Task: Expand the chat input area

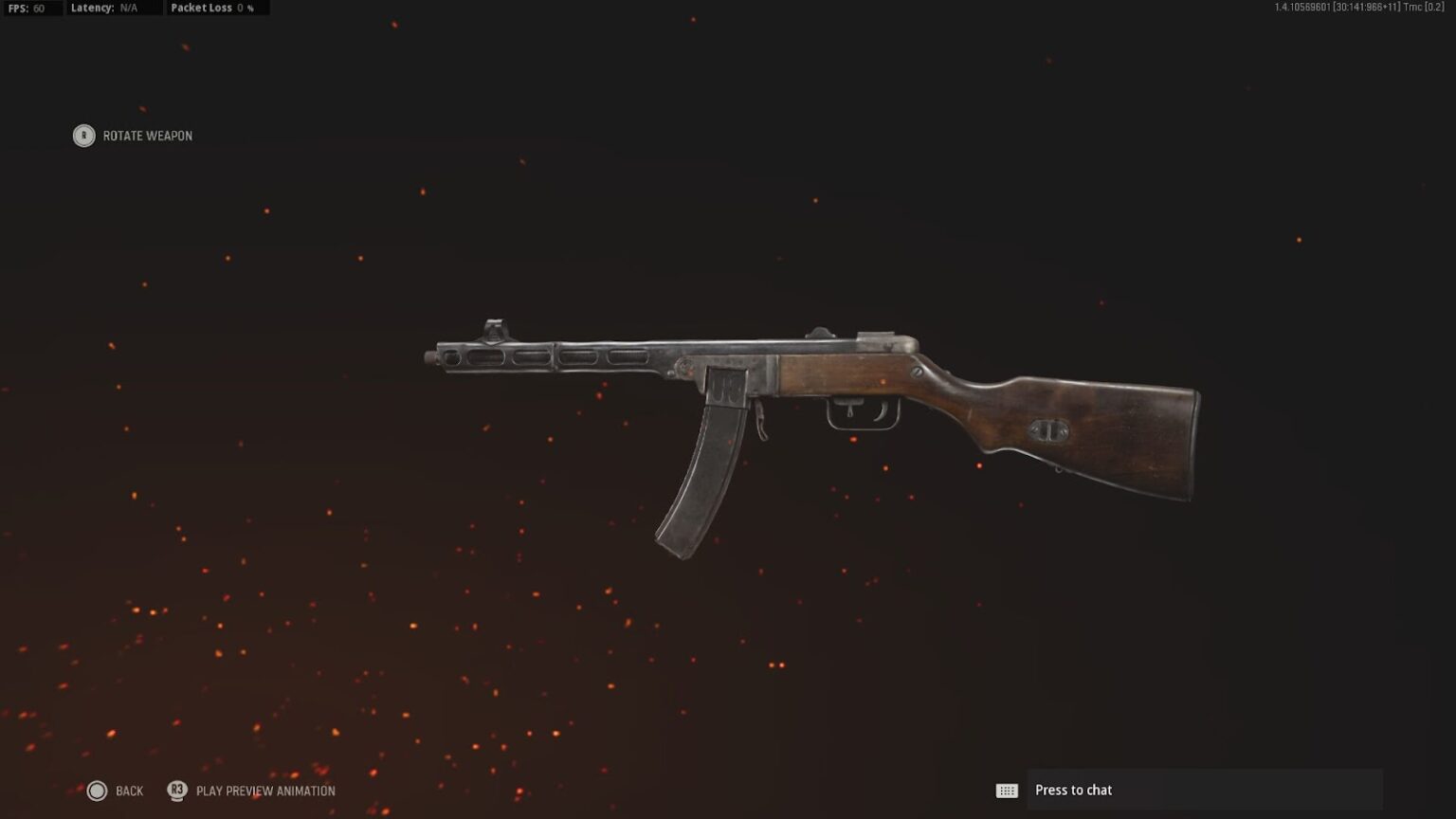Action: pos(1204,789)
